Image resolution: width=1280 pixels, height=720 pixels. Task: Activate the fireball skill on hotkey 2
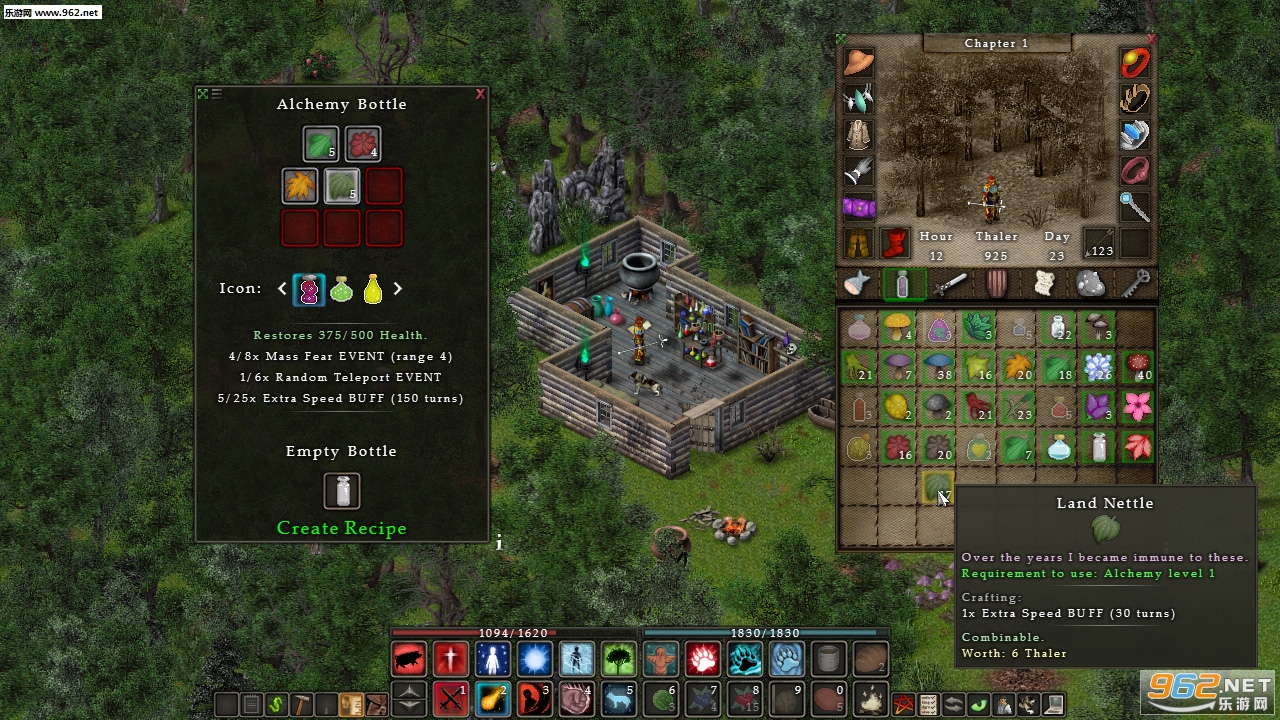[x=493, y=695]
